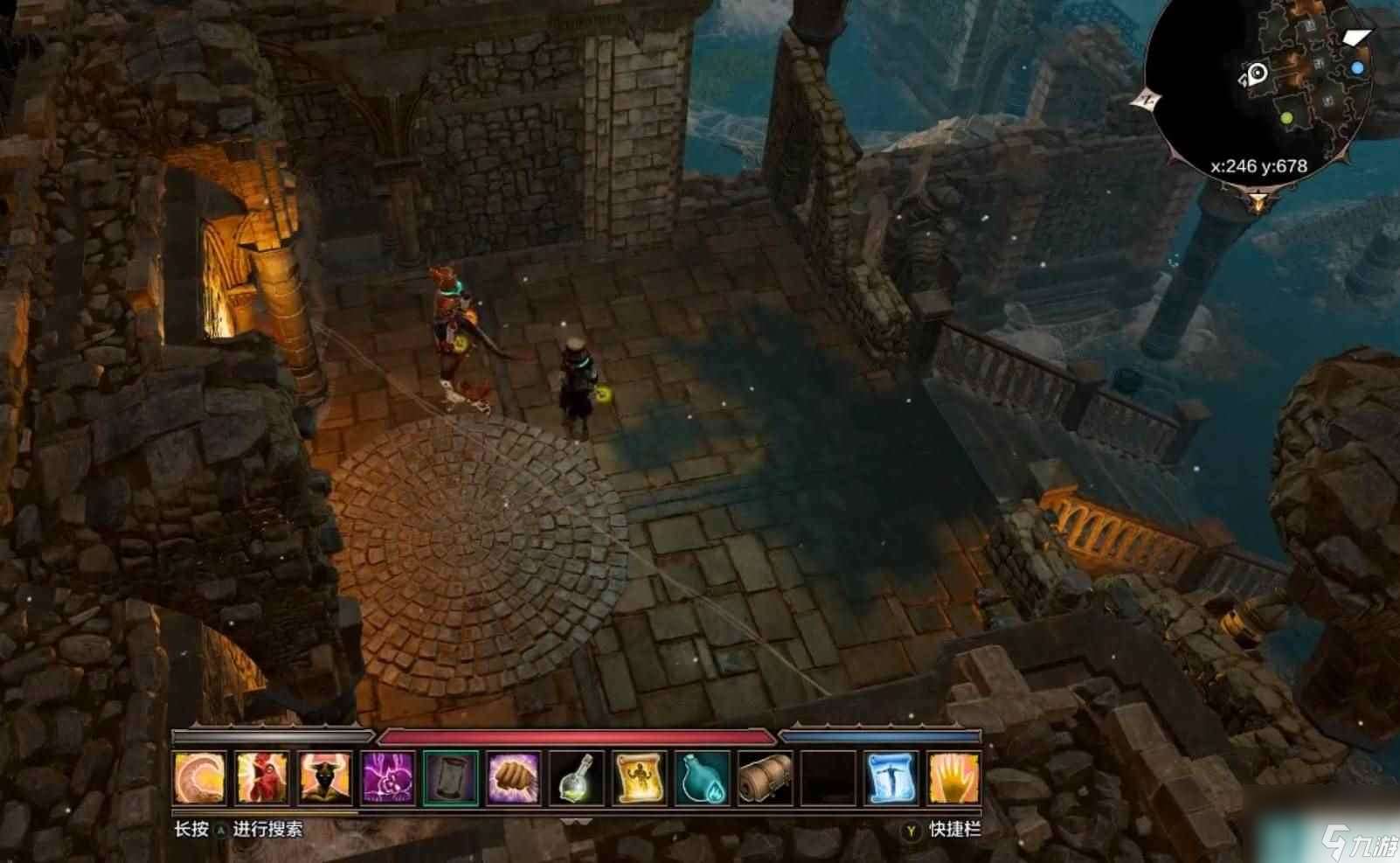Image resolution: width=1400 pixels, height=863 pixels.
Task: Activate the orange swirl skill
Action: [x=200, y=777]
